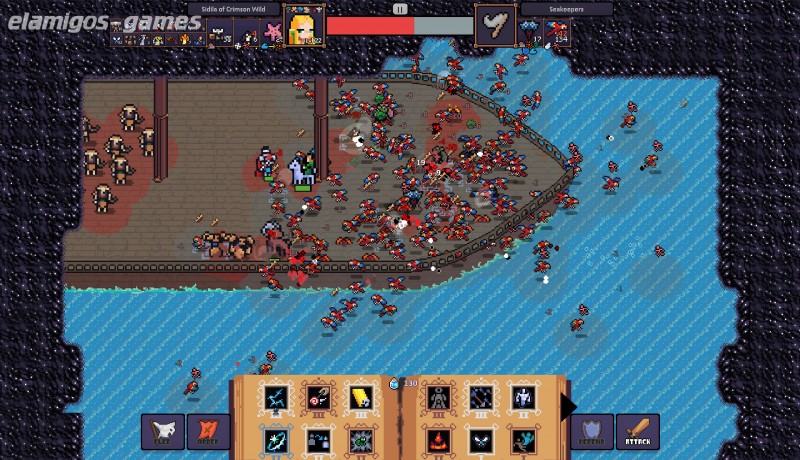Pause the battle with the pause button

click(400, 8)
